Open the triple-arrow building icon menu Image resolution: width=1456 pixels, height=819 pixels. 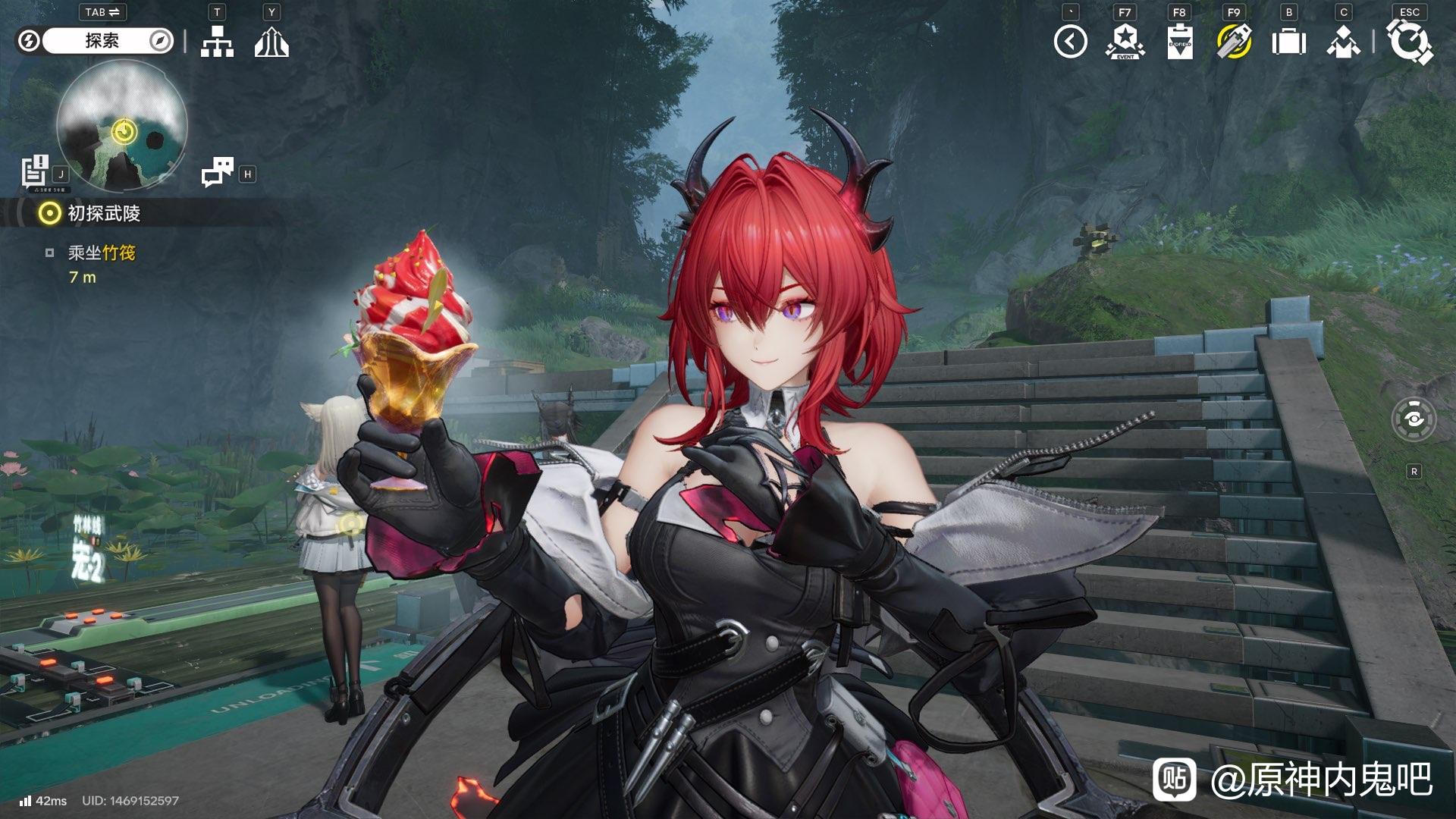click(x=271, y=42)
